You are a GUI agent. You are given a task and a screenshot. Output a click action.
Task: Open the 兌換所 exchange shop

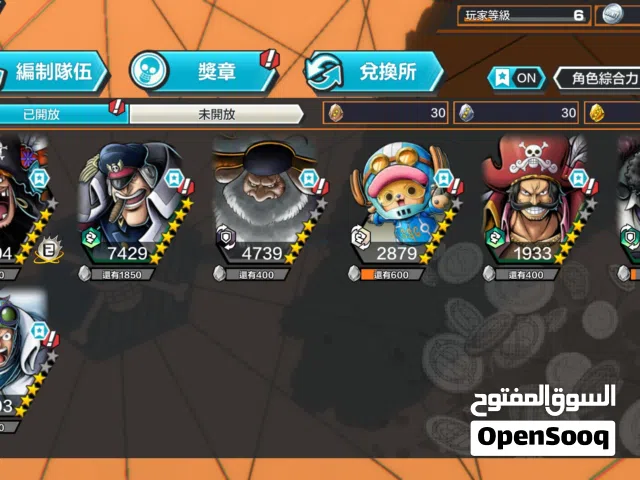[x=375, y=72]
